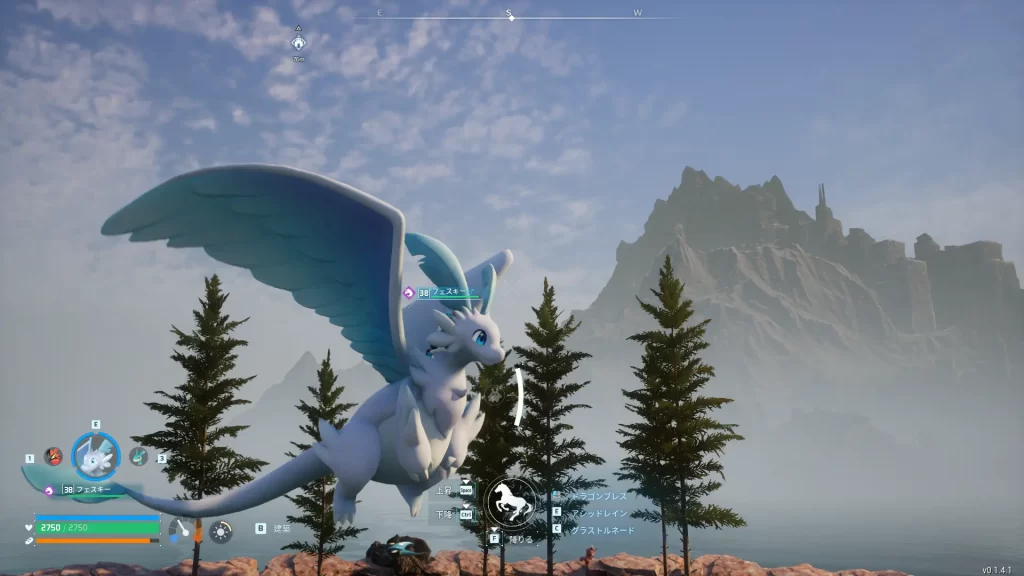
Task: Switch to the red Pal in the party wheel
Action: coord(54,456)
